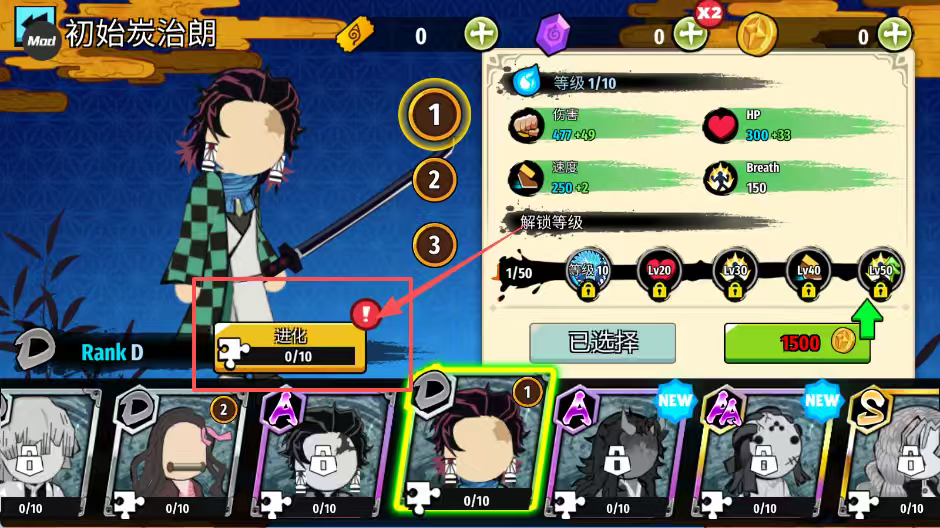Add more purple gems with plus button
The width and height of the screenshot is (940, 528).
pos(690,35)
